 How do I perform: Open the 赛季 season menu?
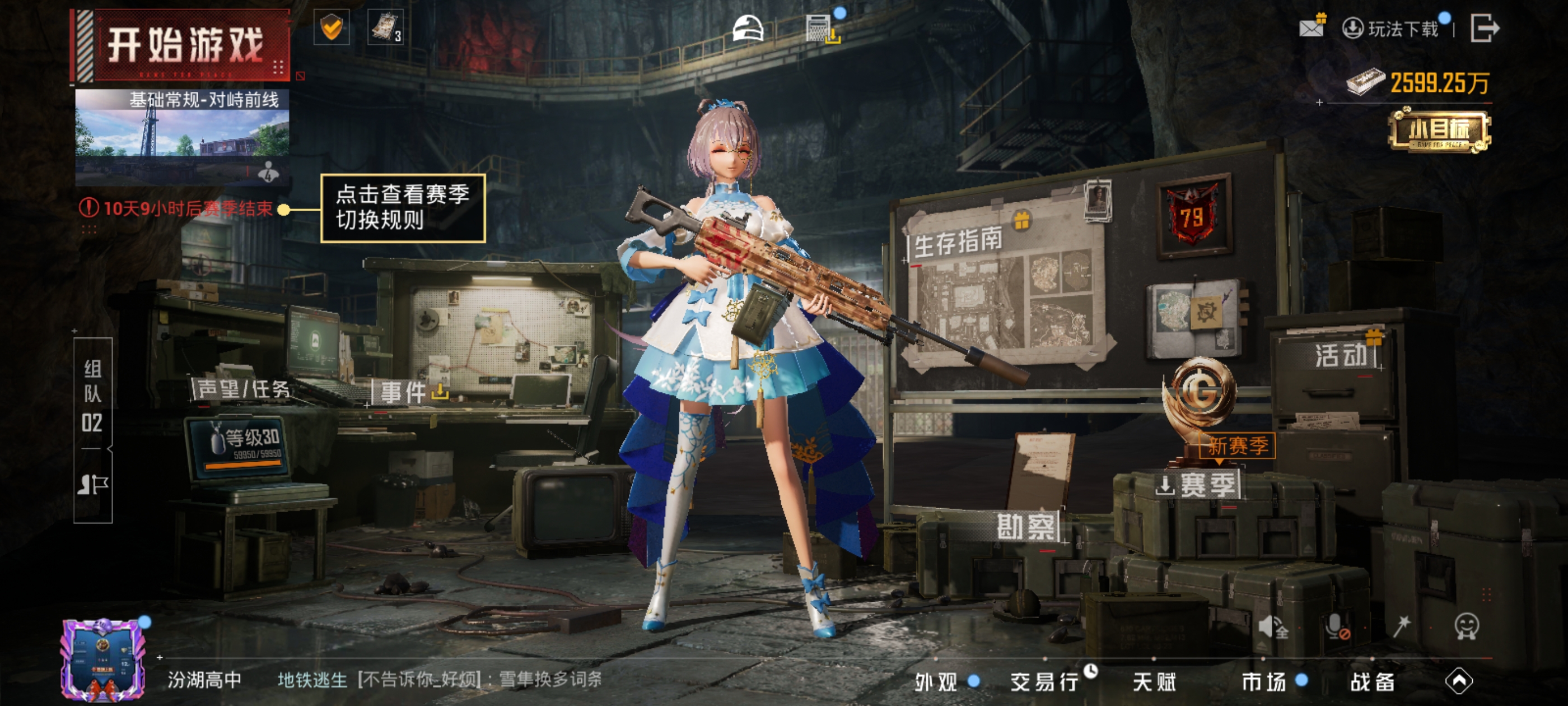(x=1199, y=485)
